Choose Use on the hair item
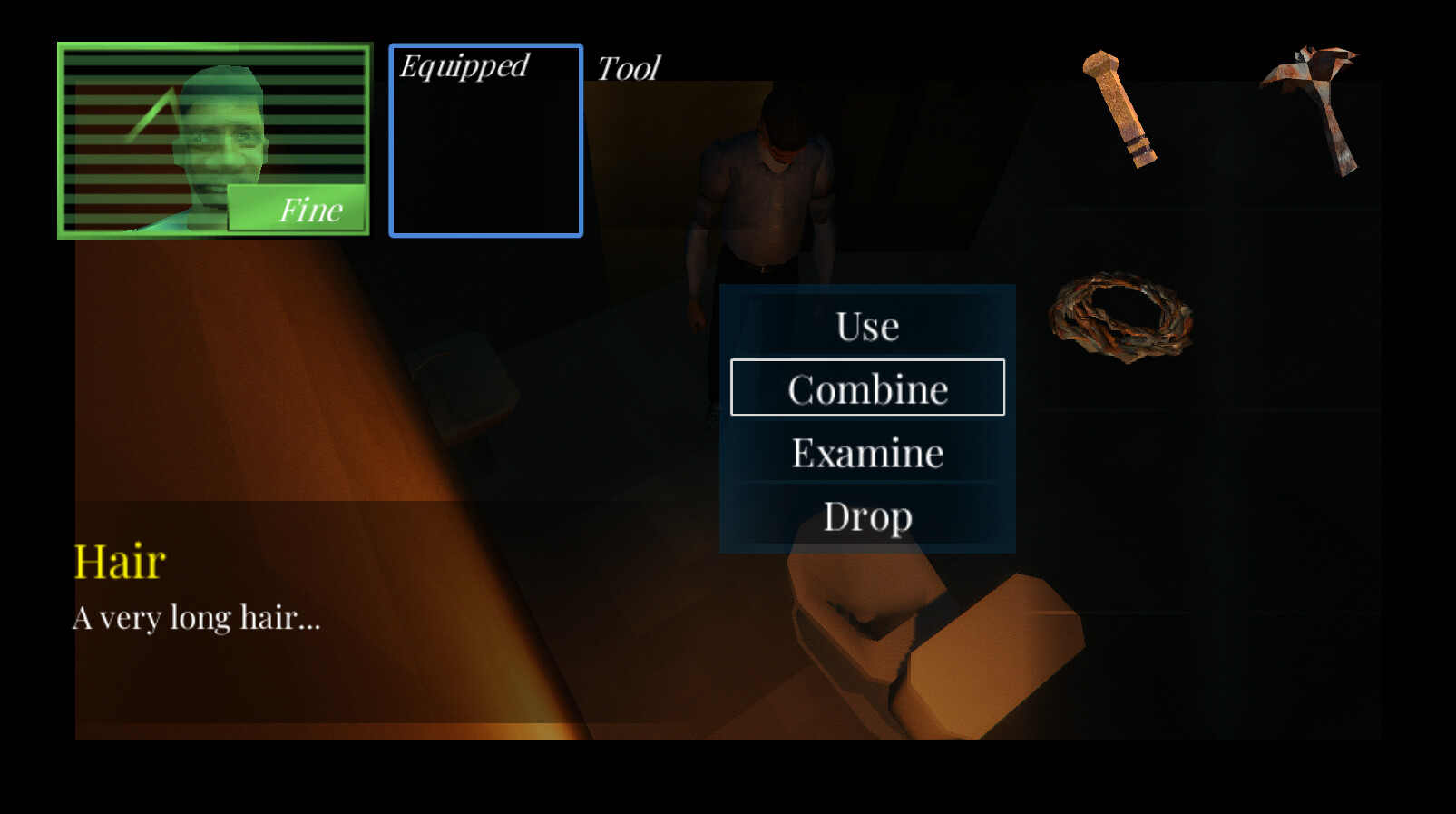Image resolution: width=1456 pixels, height=814 pixels. coord(866,326)
